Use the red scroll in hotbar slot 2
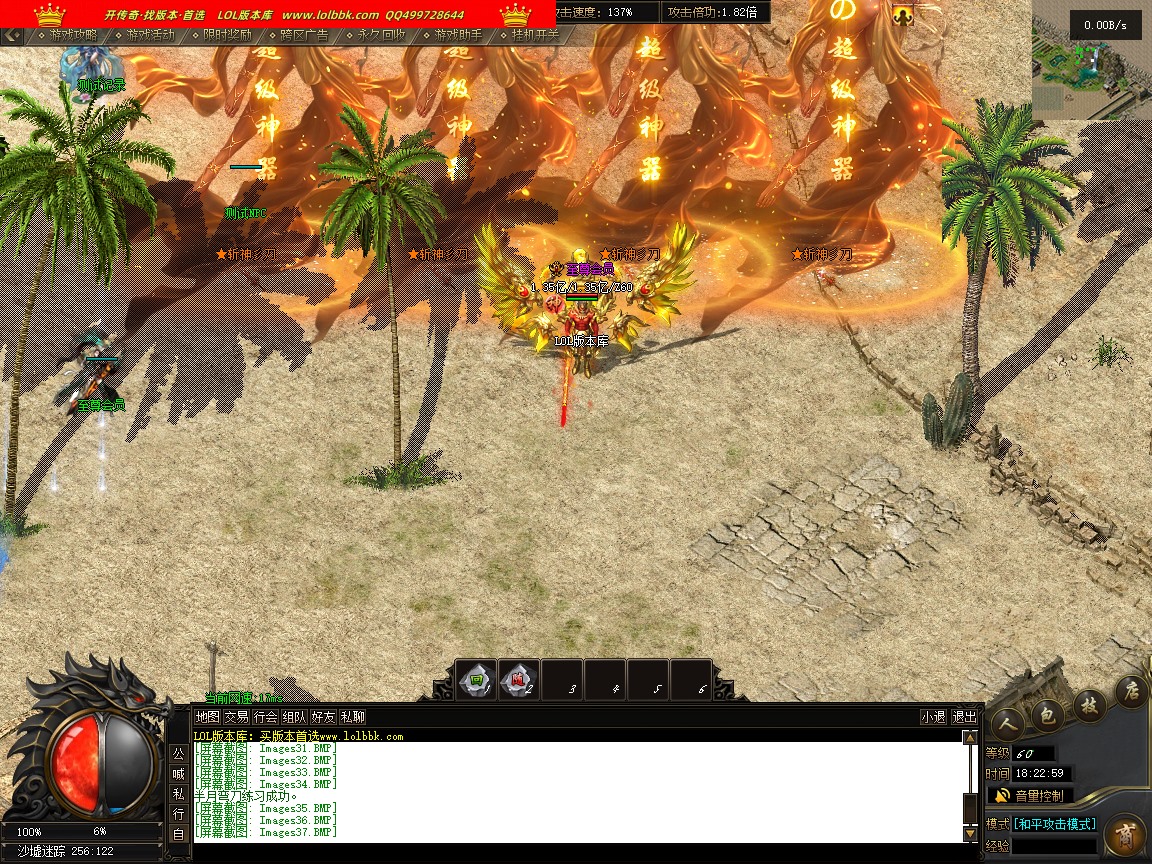Image resolution: width=1152 pixels, height=864 pixels. pos(519,680)
